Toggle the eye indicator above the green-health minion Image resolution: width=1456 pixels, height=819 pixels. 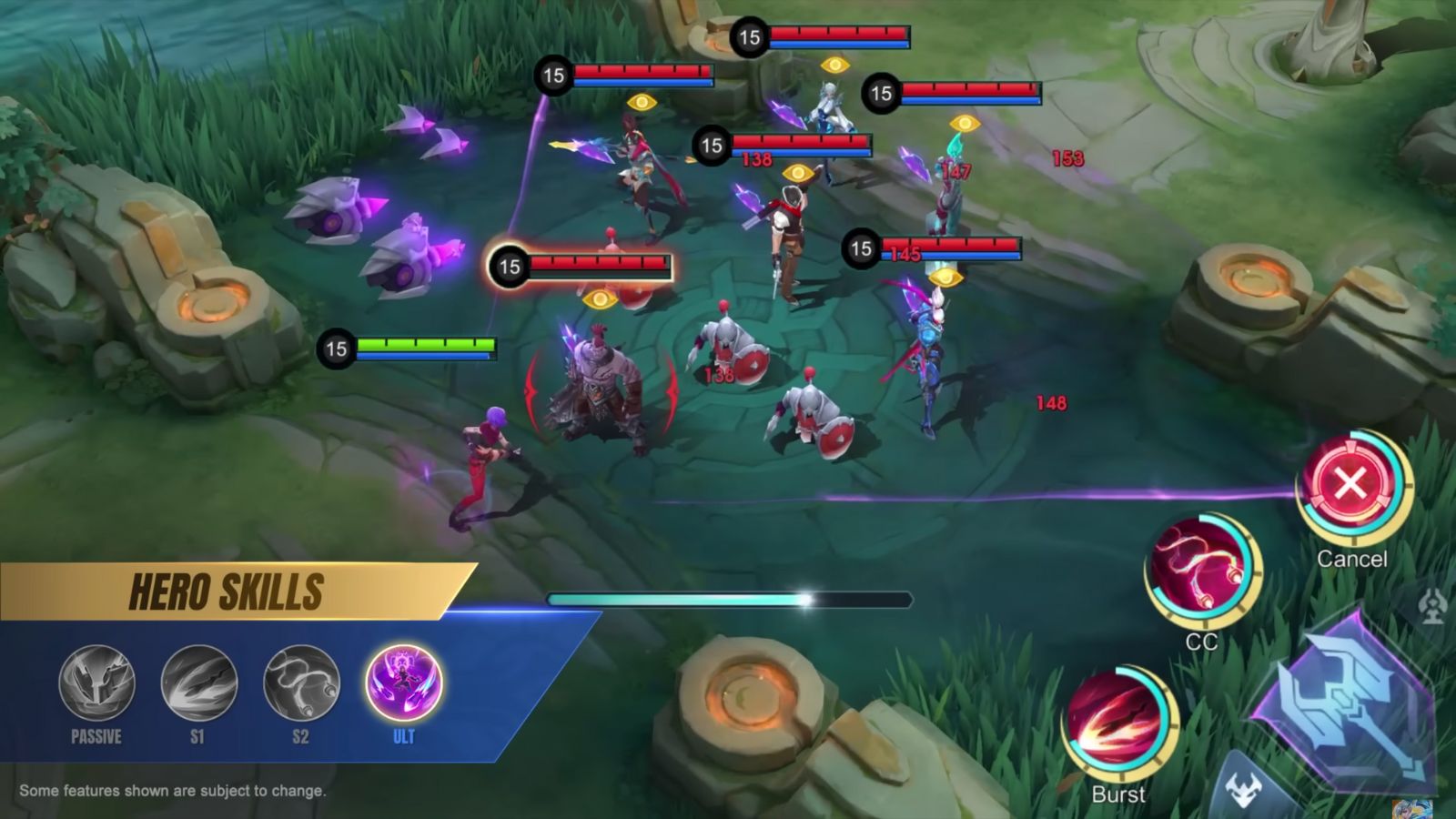tap(602, 300)
